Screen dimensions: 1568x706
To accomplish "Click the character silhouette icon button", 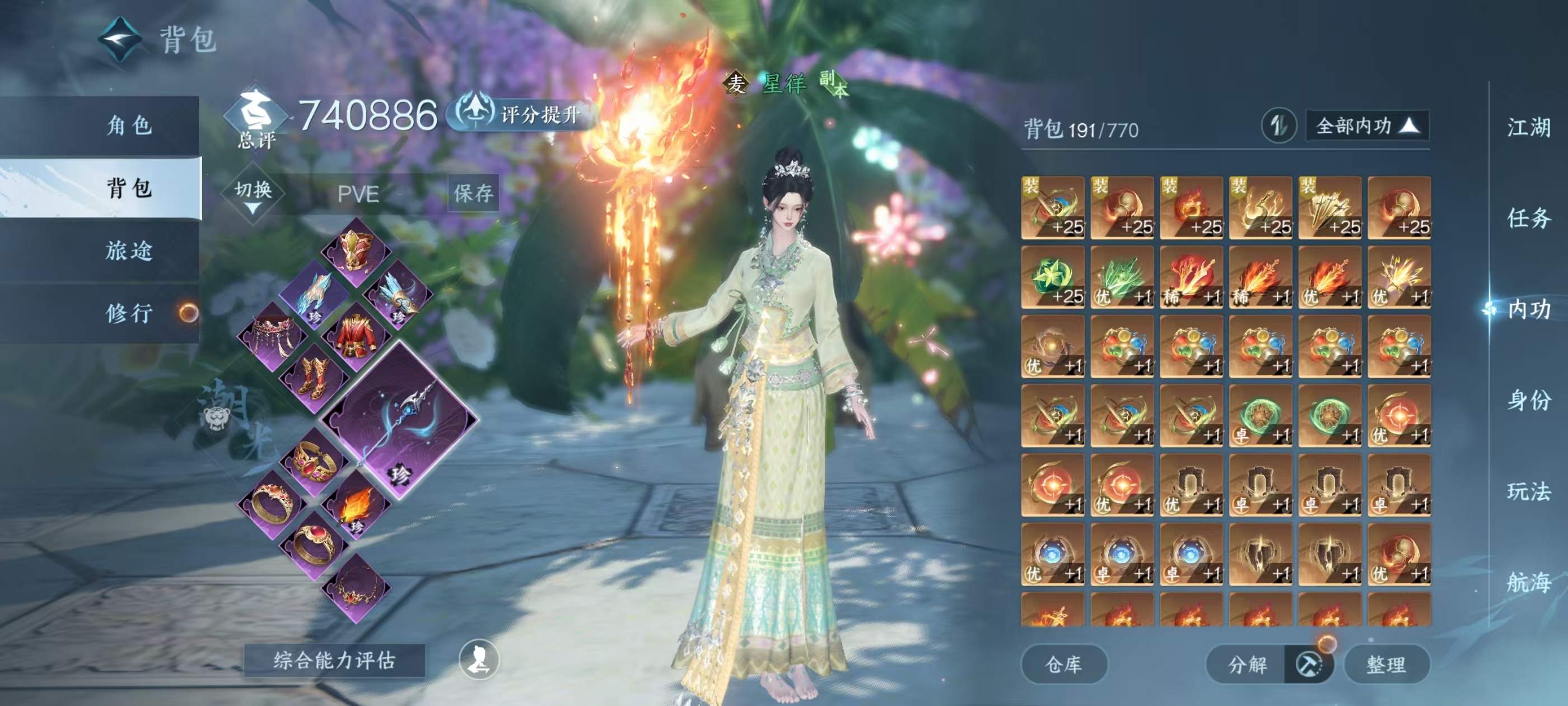I will pyautogui.click(x=478, y=659).
